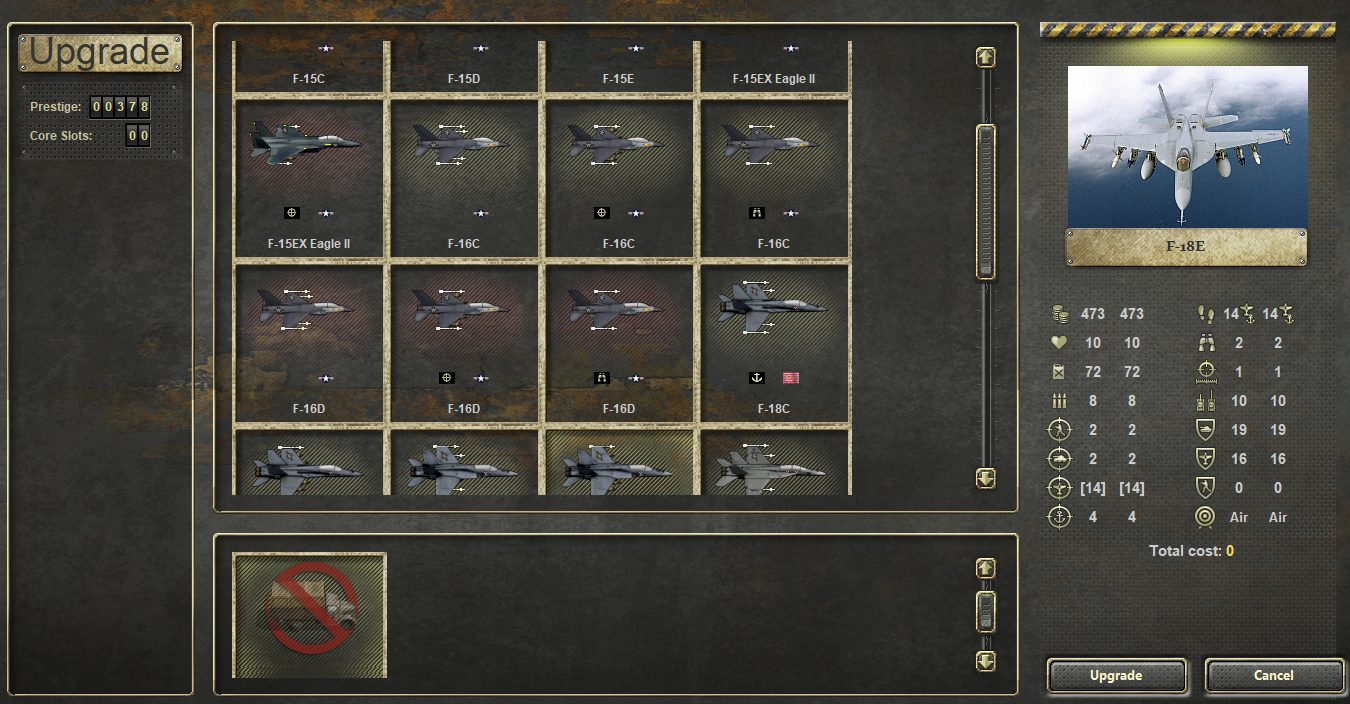This screenshot has height=704, width=1350.
Task: Click the unit list's scroll-down arrow
Action: point(986,479)
